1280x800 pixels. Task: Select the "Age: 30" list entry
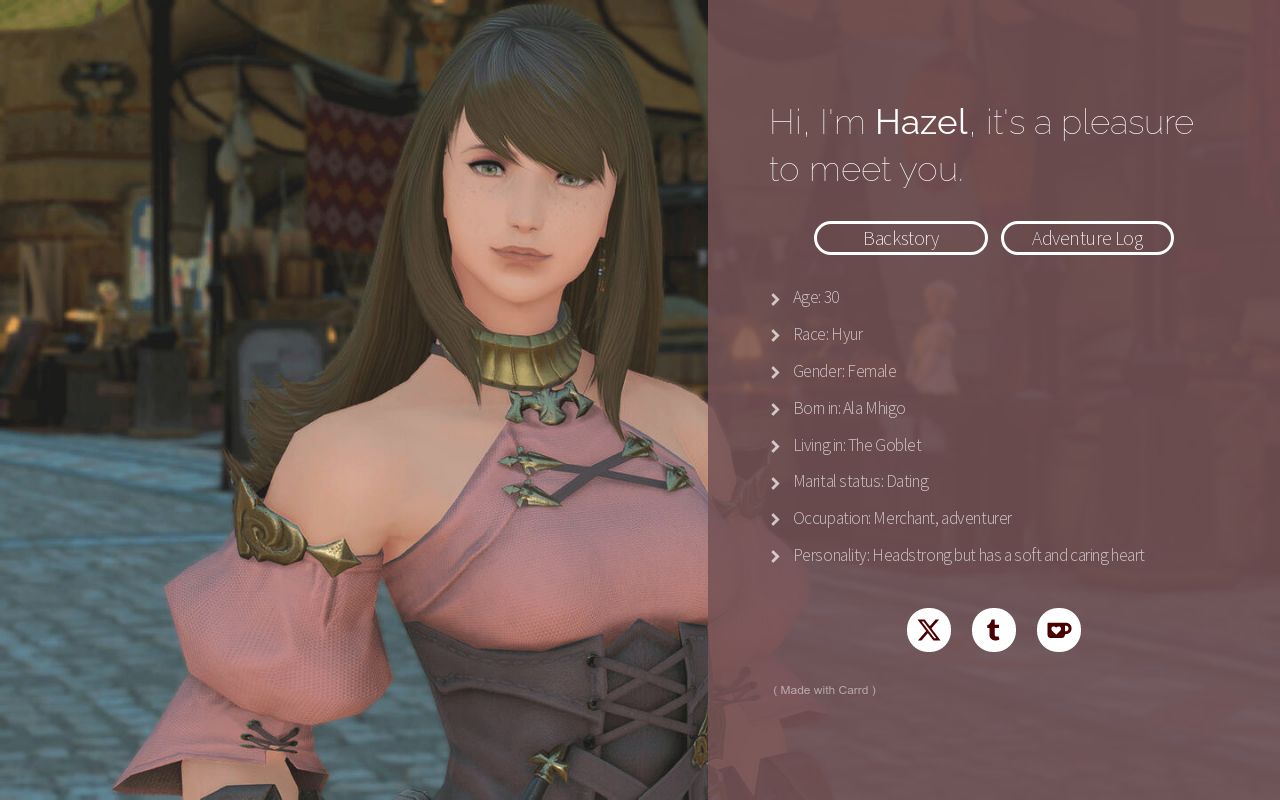coord(816,297)
